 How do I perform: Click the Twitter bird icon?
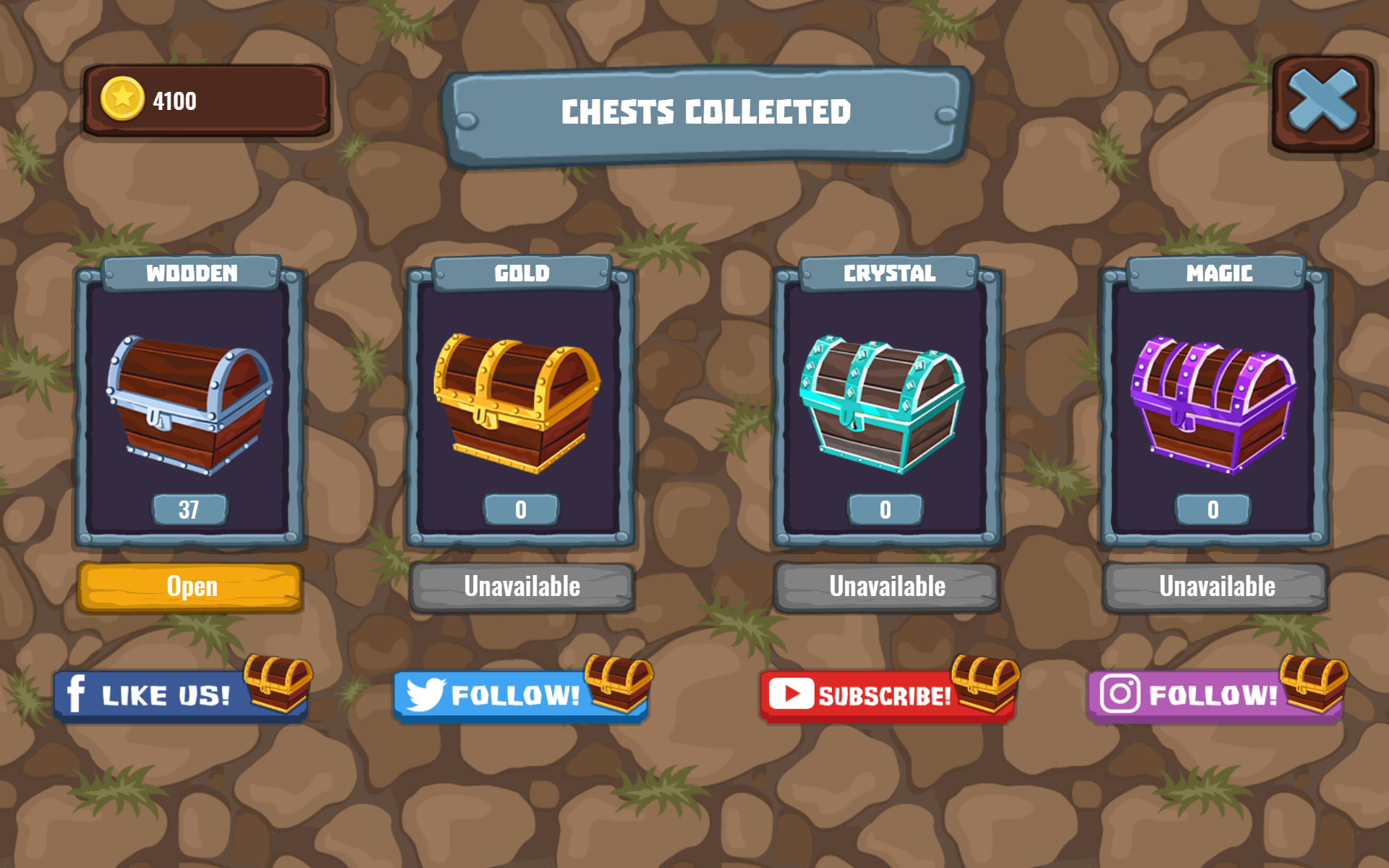[x=426, y=694]
